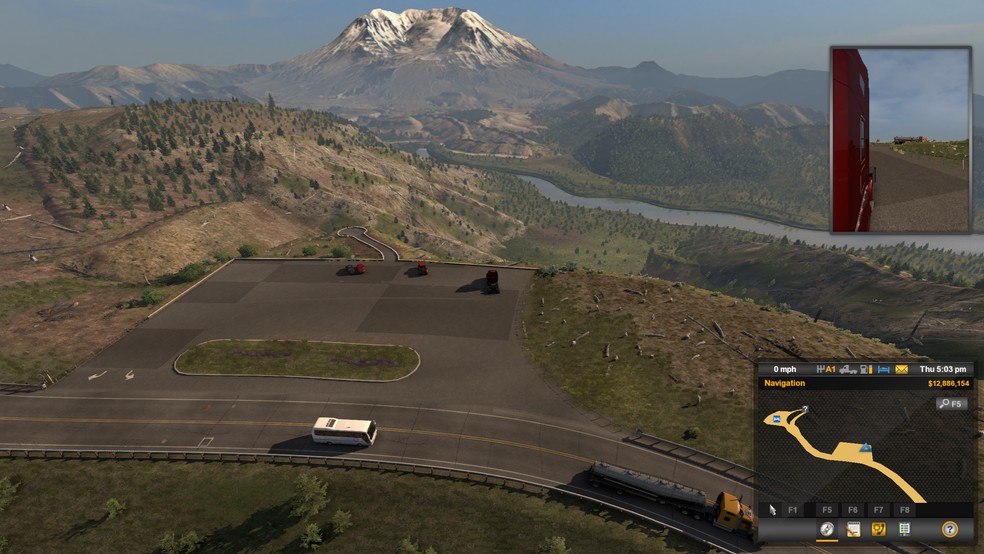
Task: Open the yellow phone assistance tab
Action: [879, 529]
